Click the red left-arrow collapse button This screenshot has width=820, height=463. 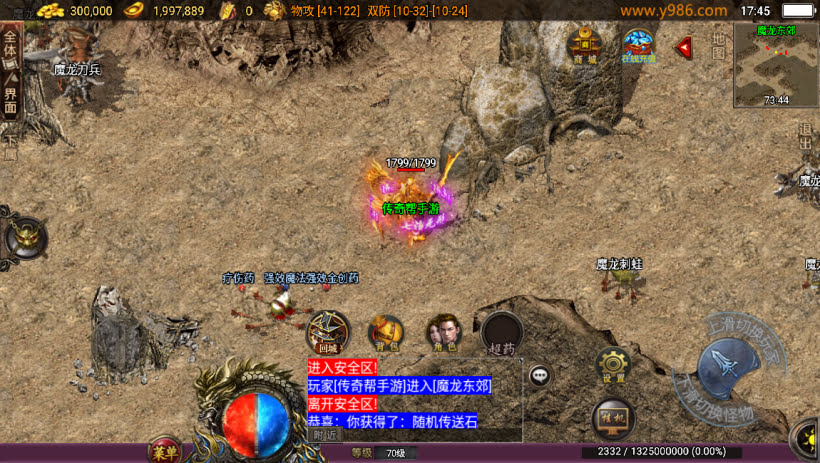684,47
